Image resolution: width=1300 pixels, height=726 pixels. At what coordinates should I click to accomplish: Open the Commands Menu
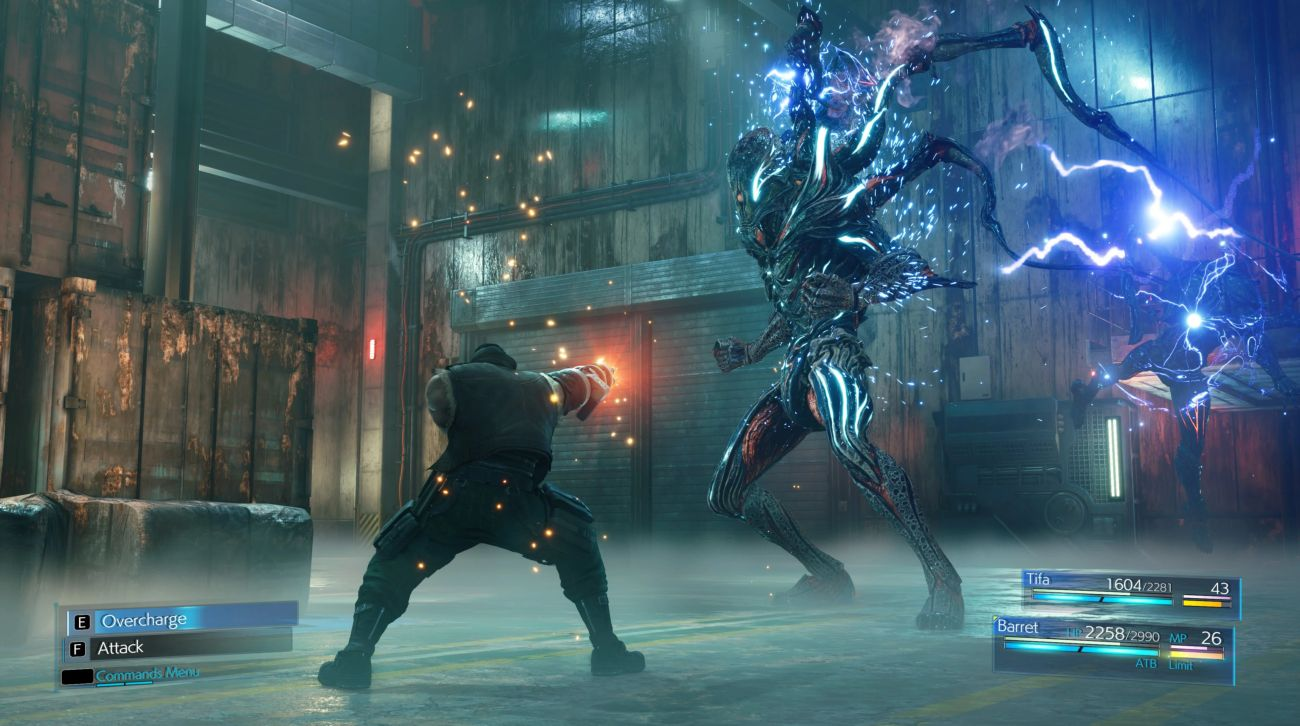pyautogui.click(x=146, y=675)
